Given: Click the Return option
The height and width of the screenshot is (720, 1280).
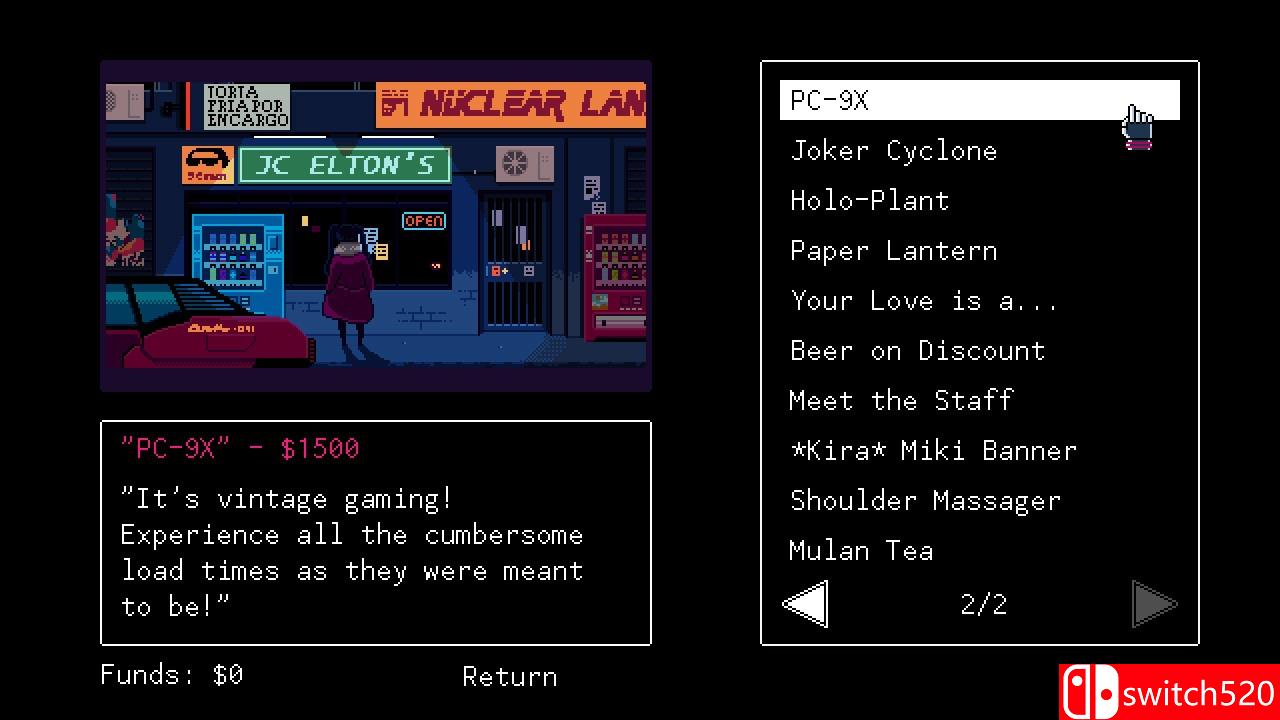Looking at the screenshot, I should (509, 677).
